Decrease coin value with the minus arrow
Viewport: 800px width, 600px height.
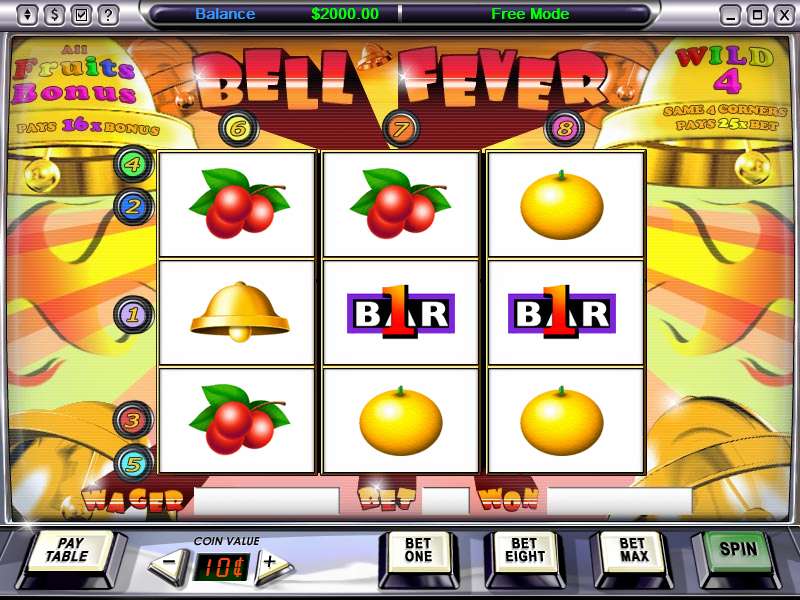point(169,563)
